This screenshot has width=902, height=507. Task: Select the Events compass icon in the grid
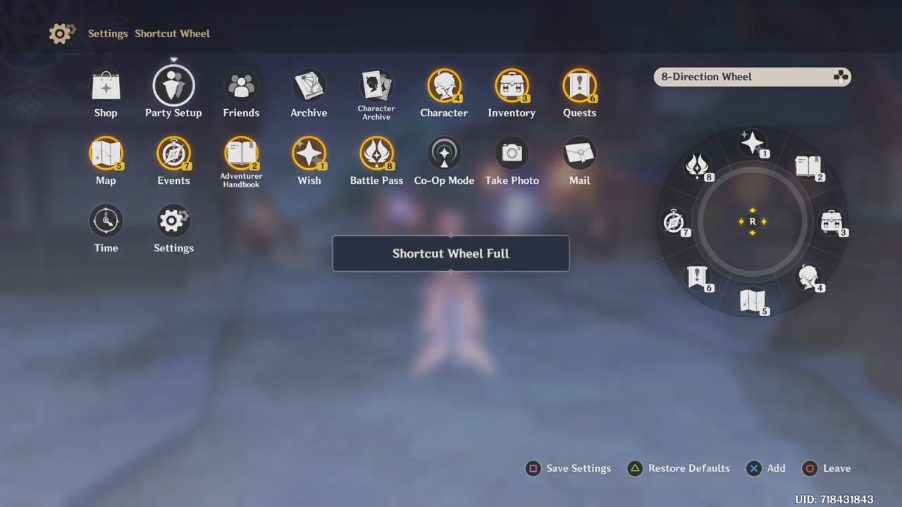[x=173, y=153]
